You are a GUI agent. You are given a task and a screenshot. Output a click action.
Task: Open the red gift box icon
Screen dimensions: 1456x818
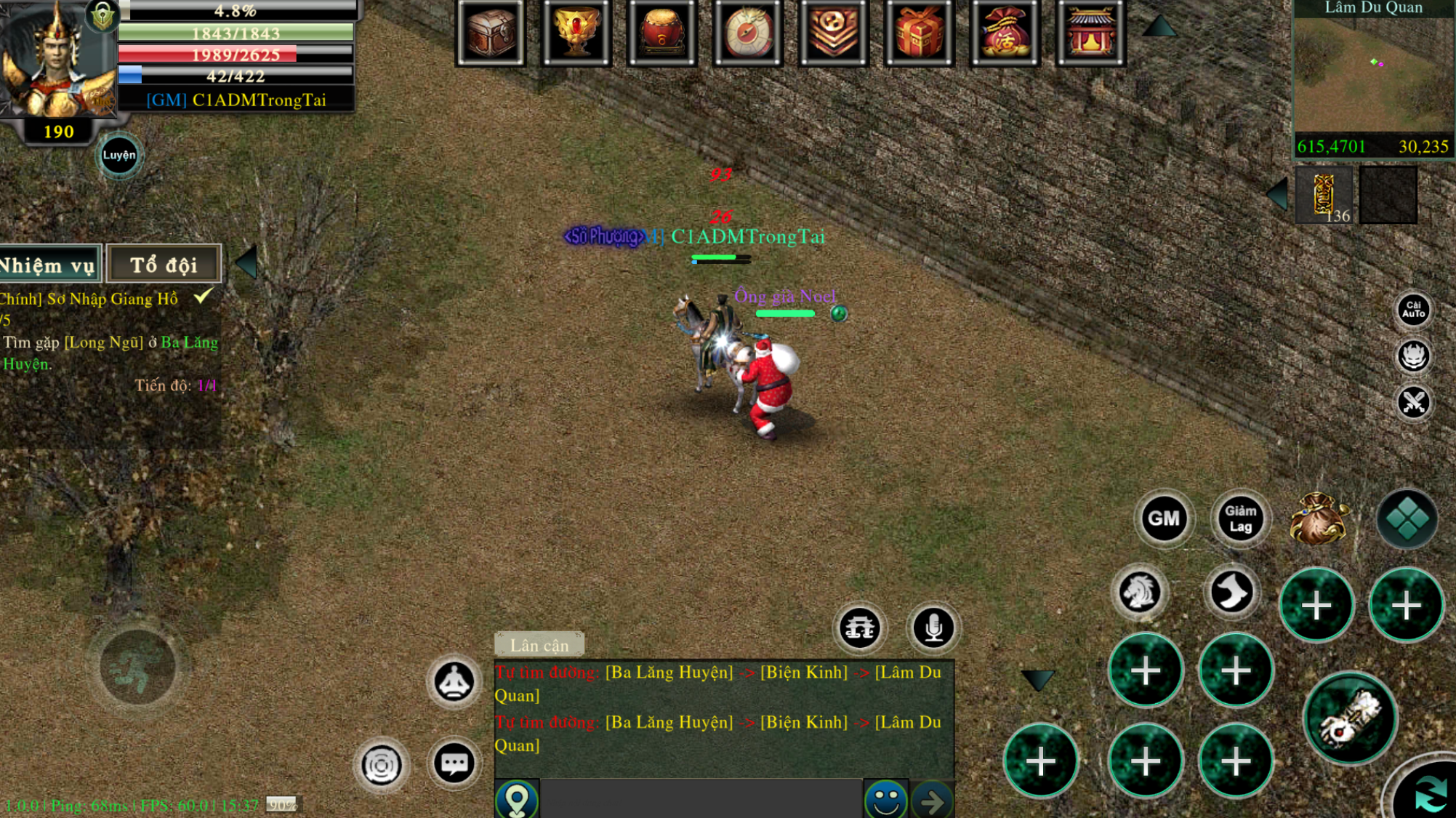point(919,33)
